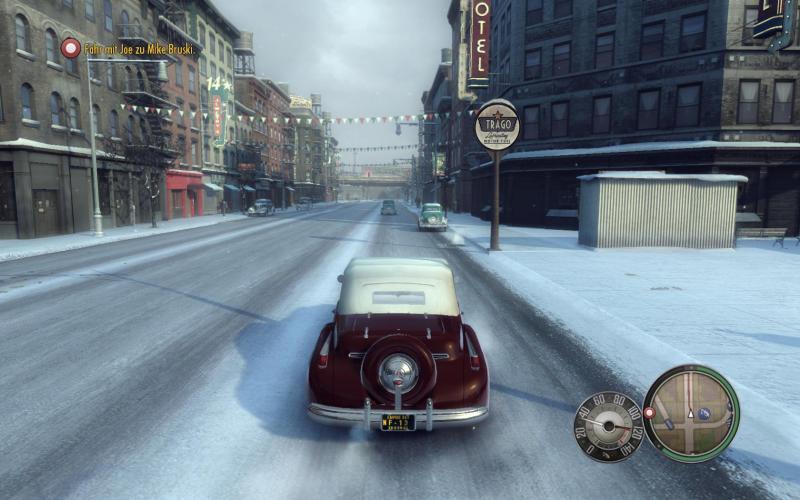Click the red objective marker on the minimap edge
Viewport: 800px width, 500px height.
(649, 412)
